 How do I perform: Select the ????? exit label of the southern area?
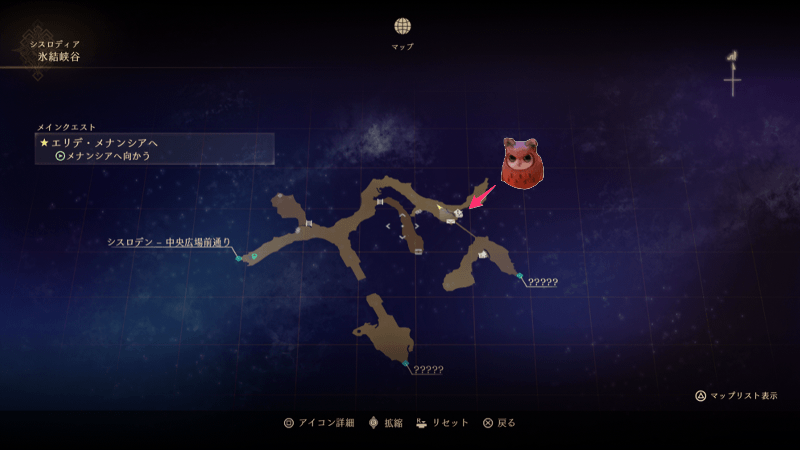(427, 370)
